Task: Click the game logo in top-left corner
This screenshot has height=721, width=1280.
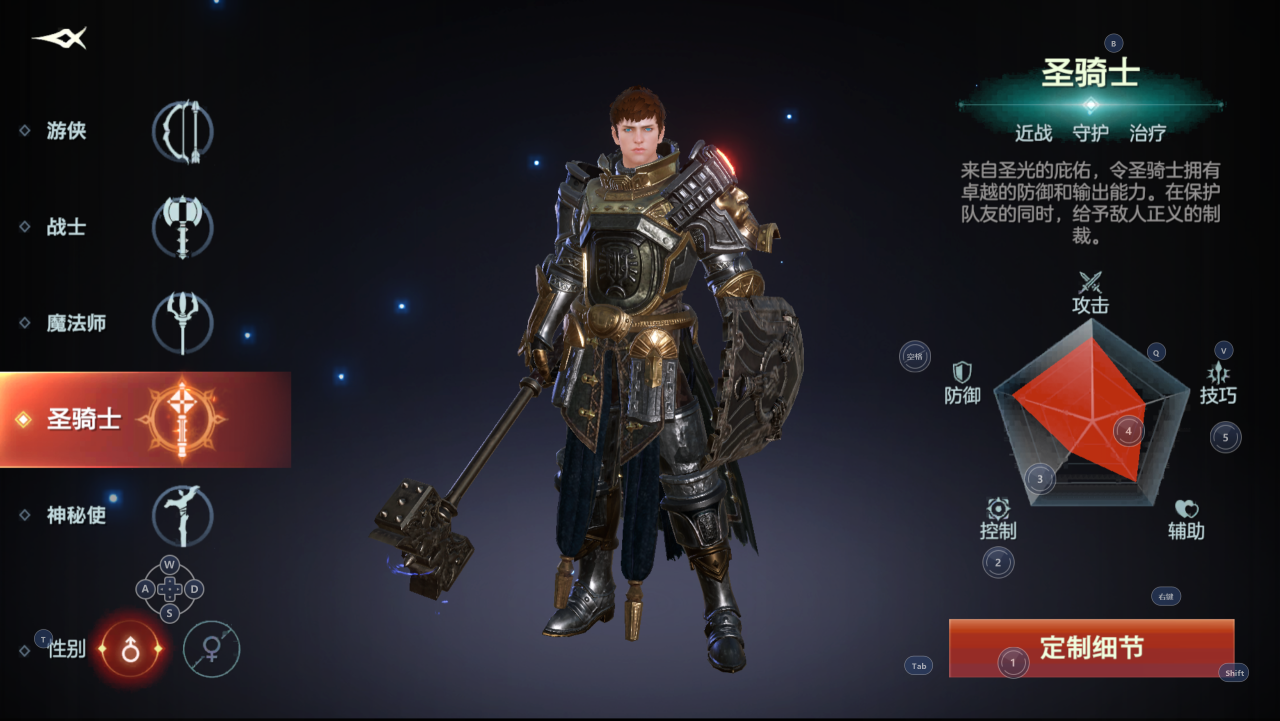Action: (x=57, y=38)
